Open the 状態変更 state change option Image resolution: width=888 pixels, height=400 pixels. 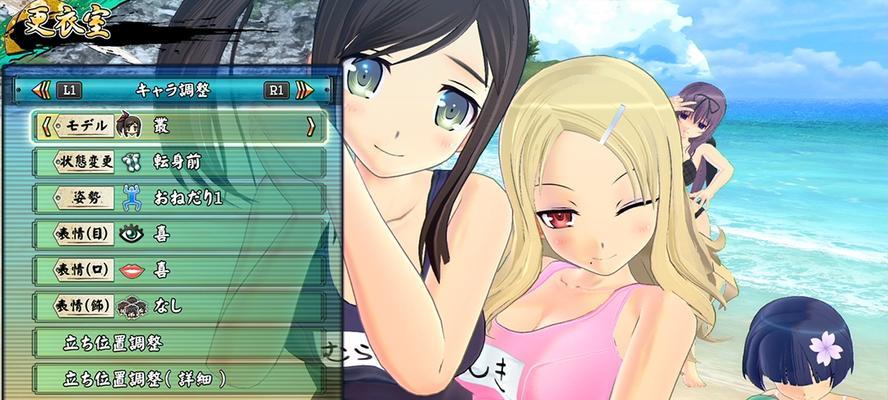click(178, 163)
